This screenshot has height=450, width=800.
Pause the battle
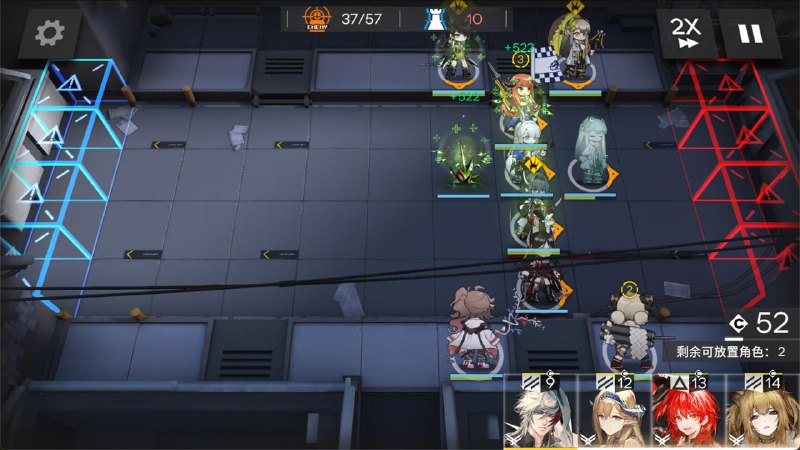tap(750, 35)
